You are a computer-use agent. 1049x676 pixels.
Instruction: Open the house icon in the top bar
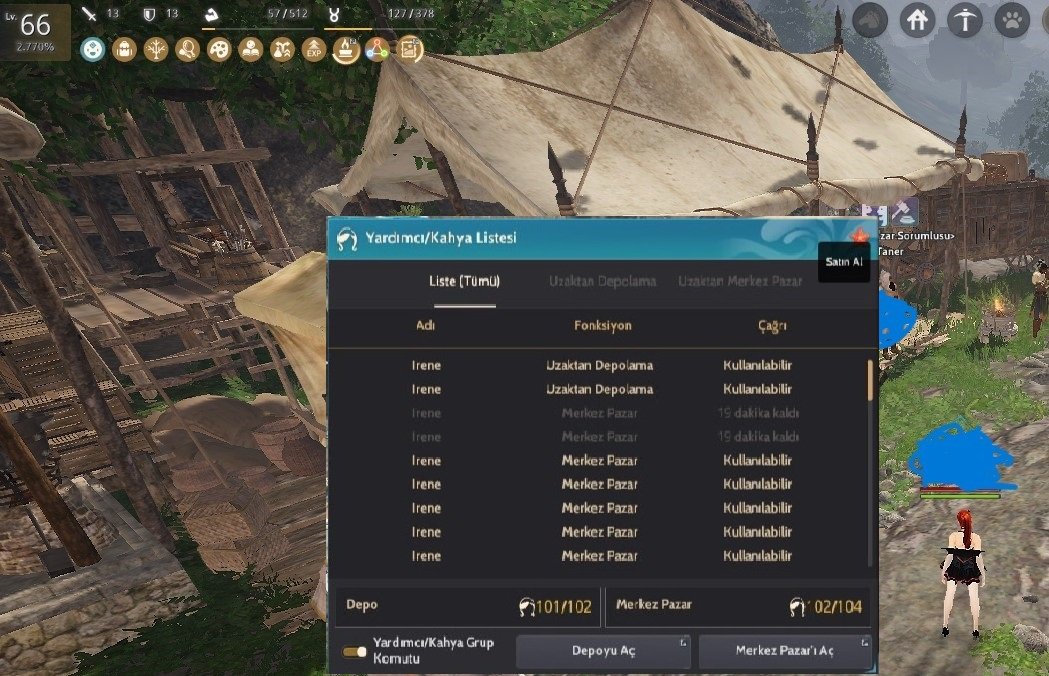click(916, 20)
